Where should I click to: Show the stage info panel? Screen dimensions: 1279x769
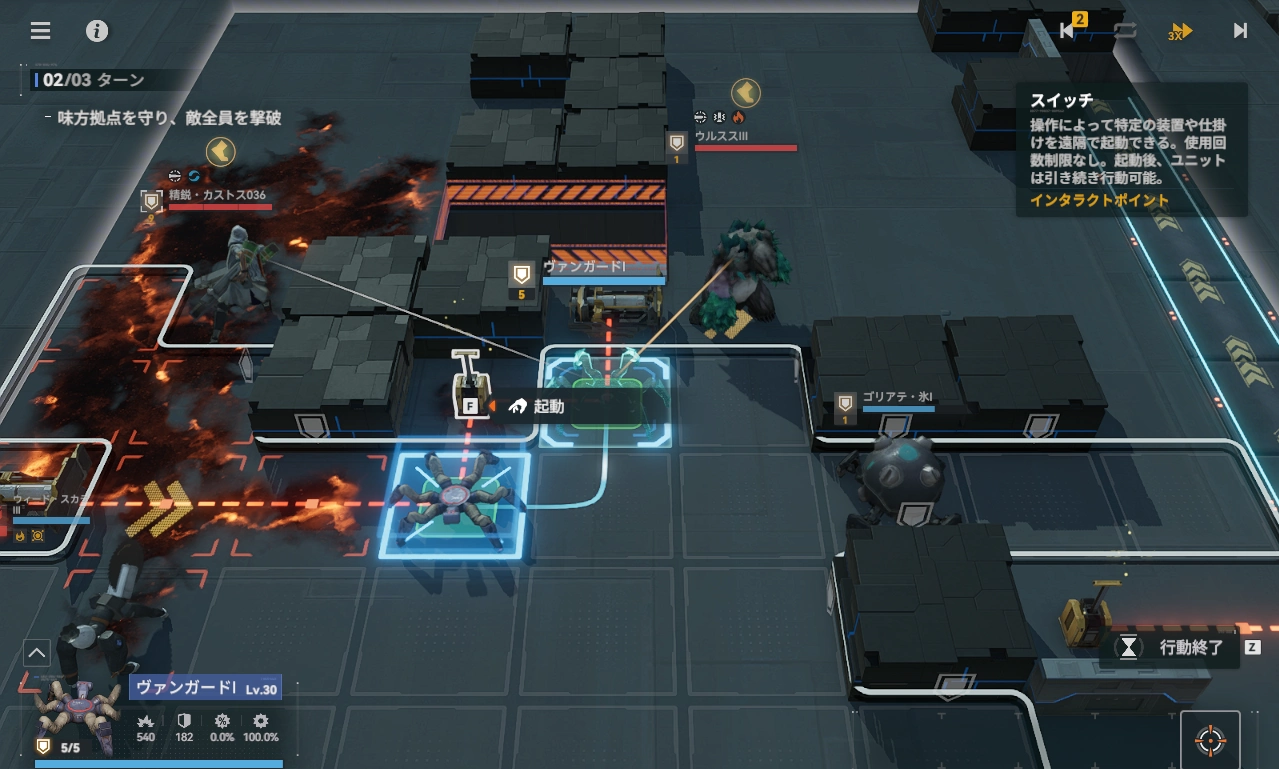97,31
